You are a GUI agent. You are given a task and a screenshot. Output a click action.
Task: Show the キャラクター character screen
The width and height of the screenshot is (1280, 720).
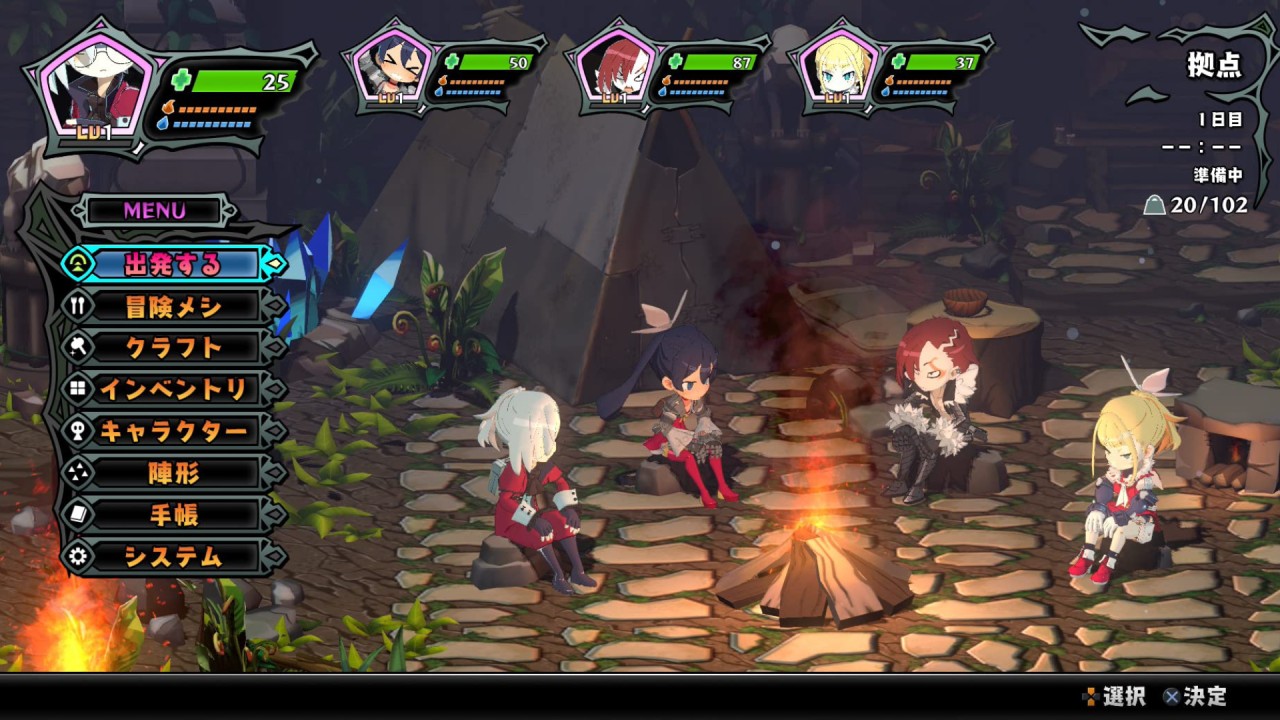173,432
